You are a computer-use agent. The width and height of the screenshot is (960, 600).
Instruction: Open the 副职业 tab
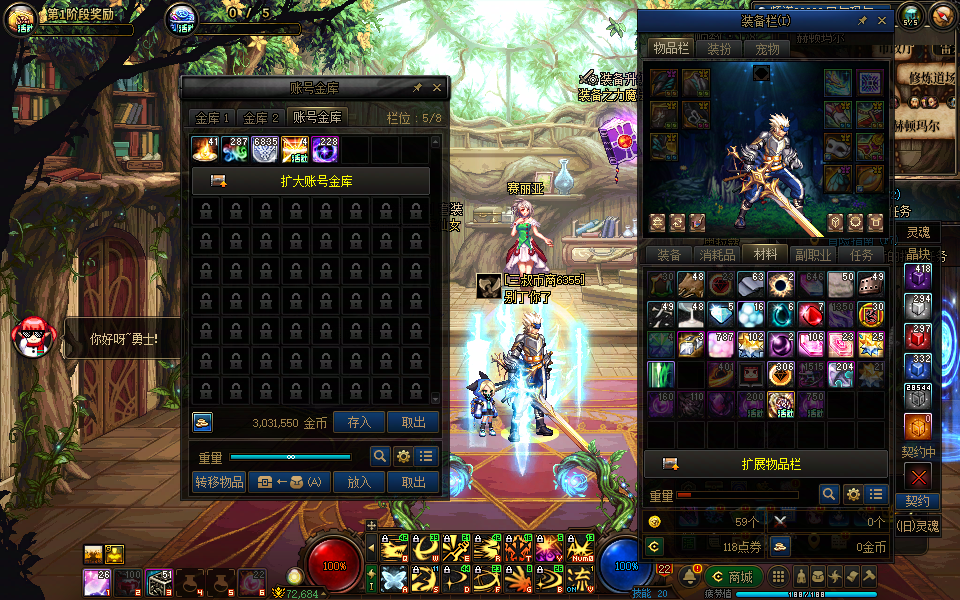coord(813,255)
